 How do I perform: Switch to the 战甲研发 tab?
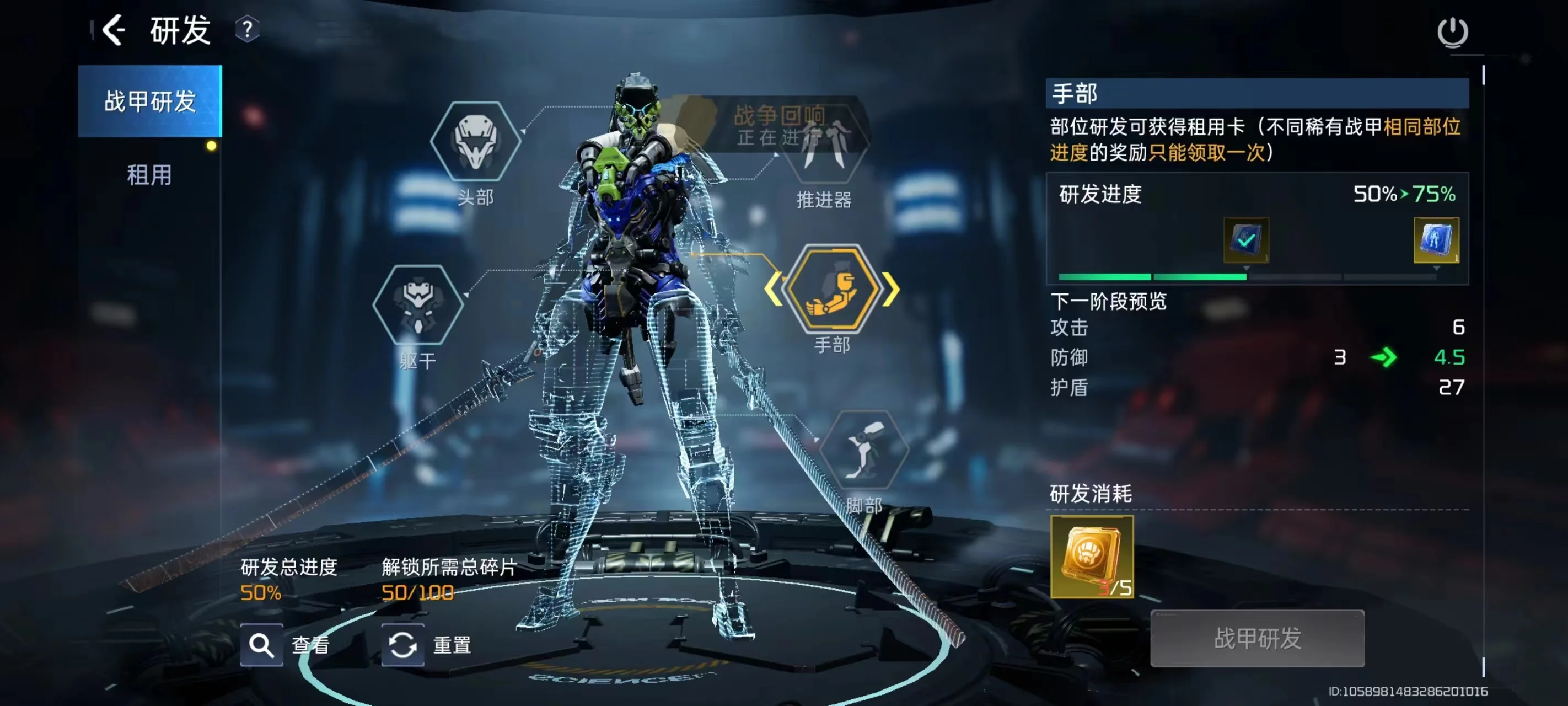(x=150, y=101)
